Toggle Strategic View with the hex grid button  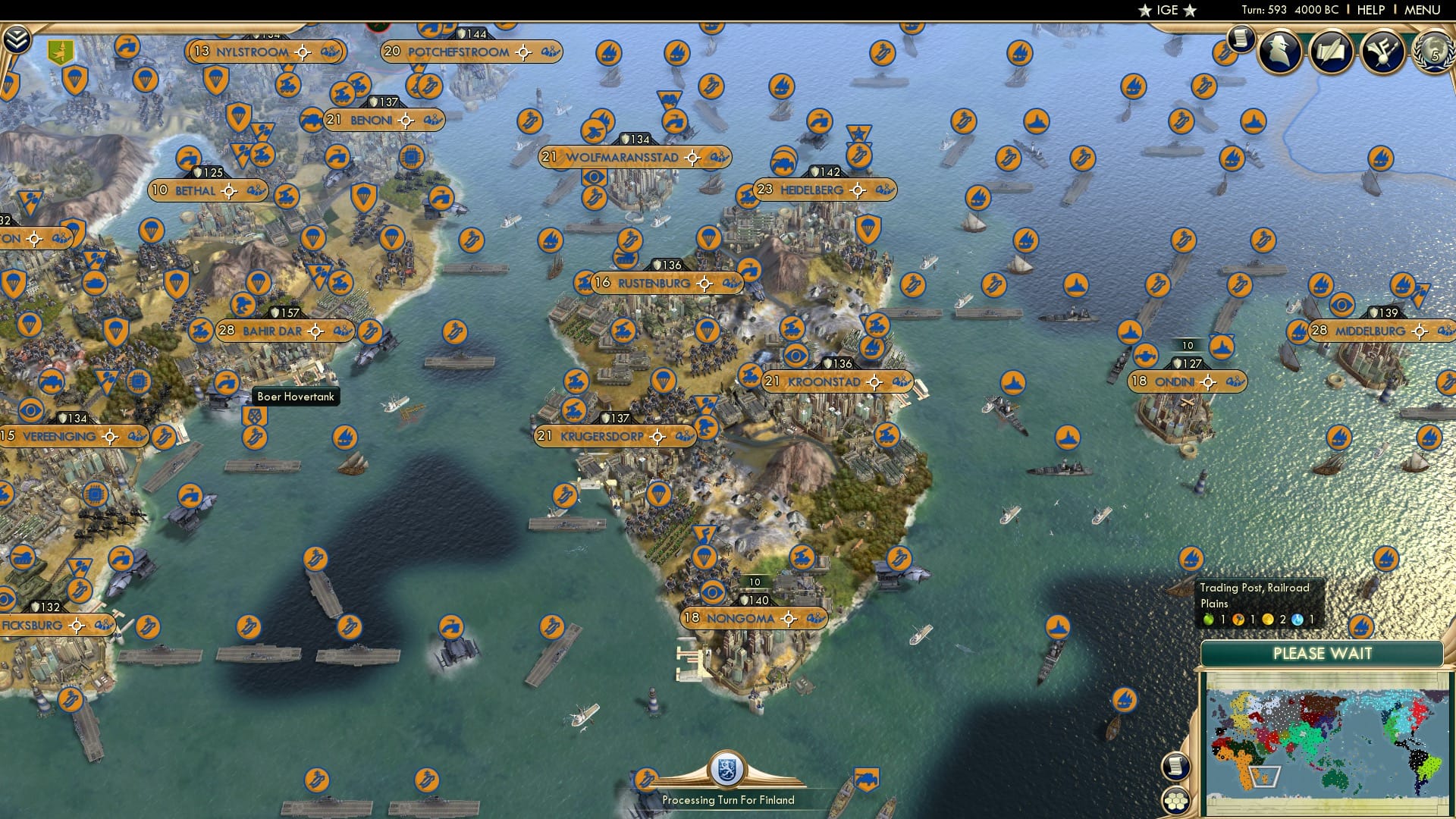click(1175, 801)
